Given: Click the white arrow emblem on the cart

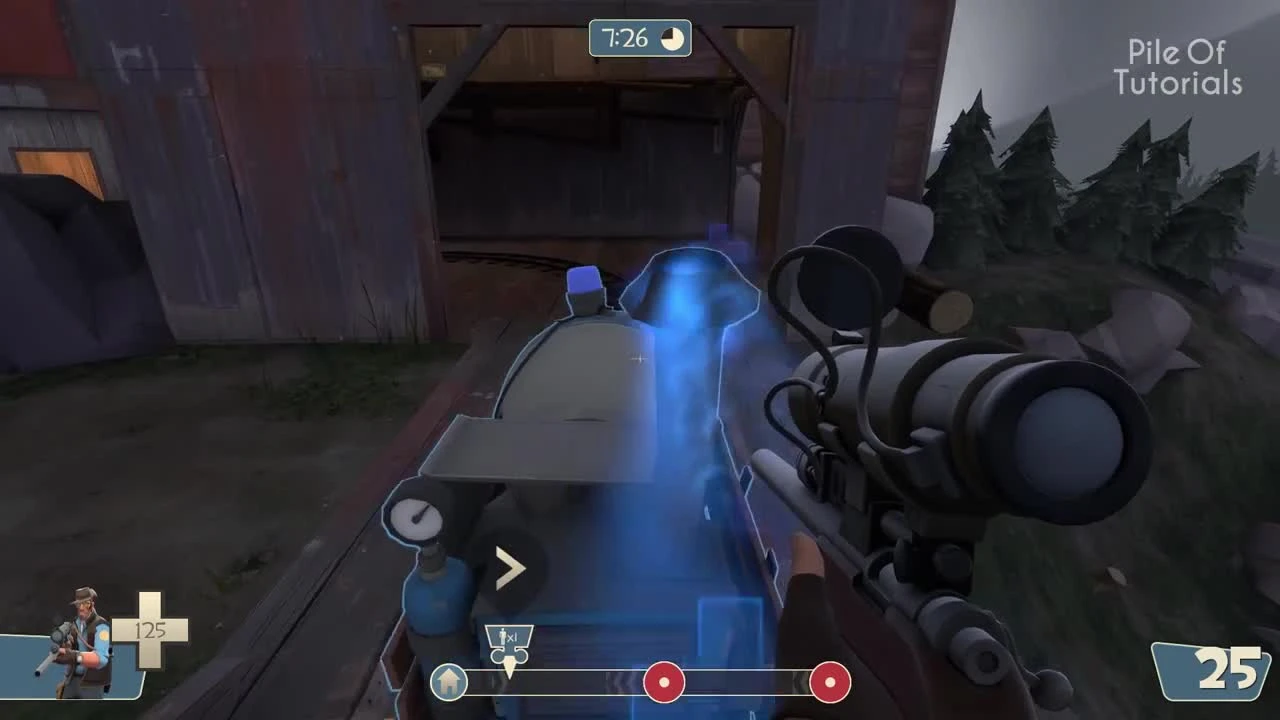Looking at the screenshot, I should pyautogui.click(x=510, y=568).
